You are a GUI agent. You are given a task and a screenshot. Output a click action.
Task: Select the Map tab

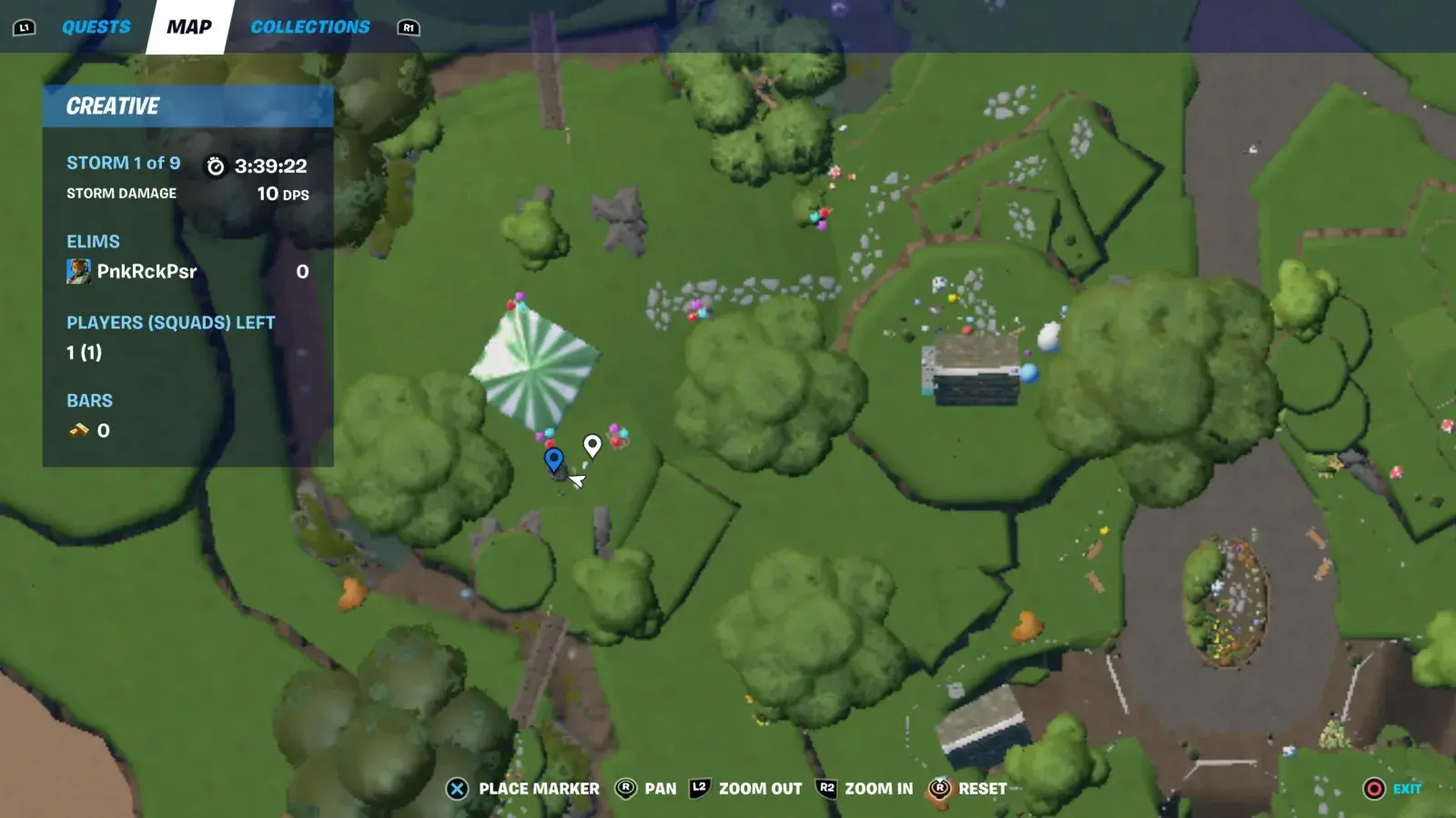click(x=189, y=27)
